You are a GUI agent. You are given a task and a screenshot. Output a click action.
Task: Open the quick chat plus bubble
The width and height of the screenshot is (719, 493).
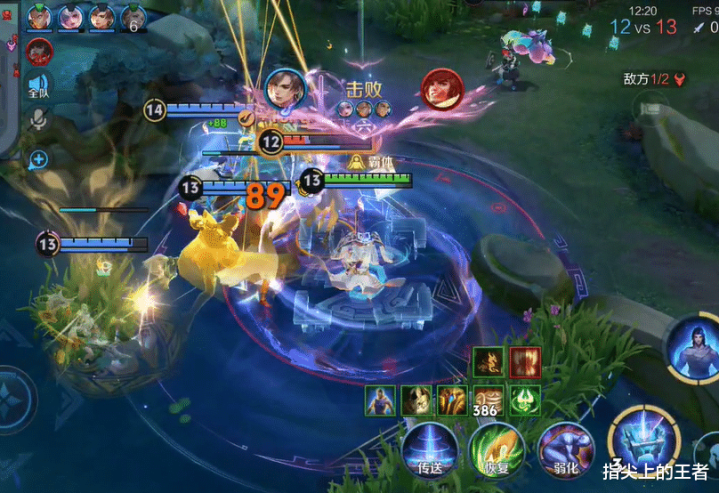click(x=39, y=158)
